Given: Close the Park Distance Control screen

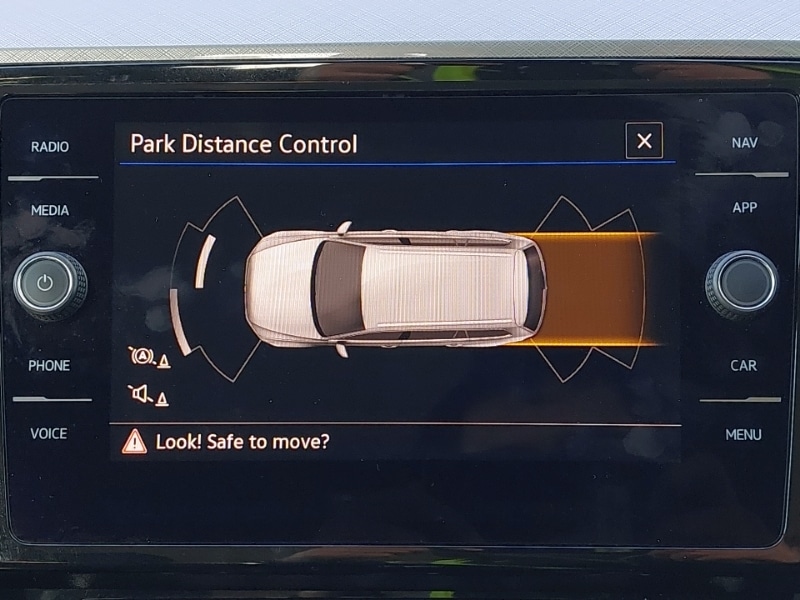Looking at the screenshot, I should (x=644, y=141).
